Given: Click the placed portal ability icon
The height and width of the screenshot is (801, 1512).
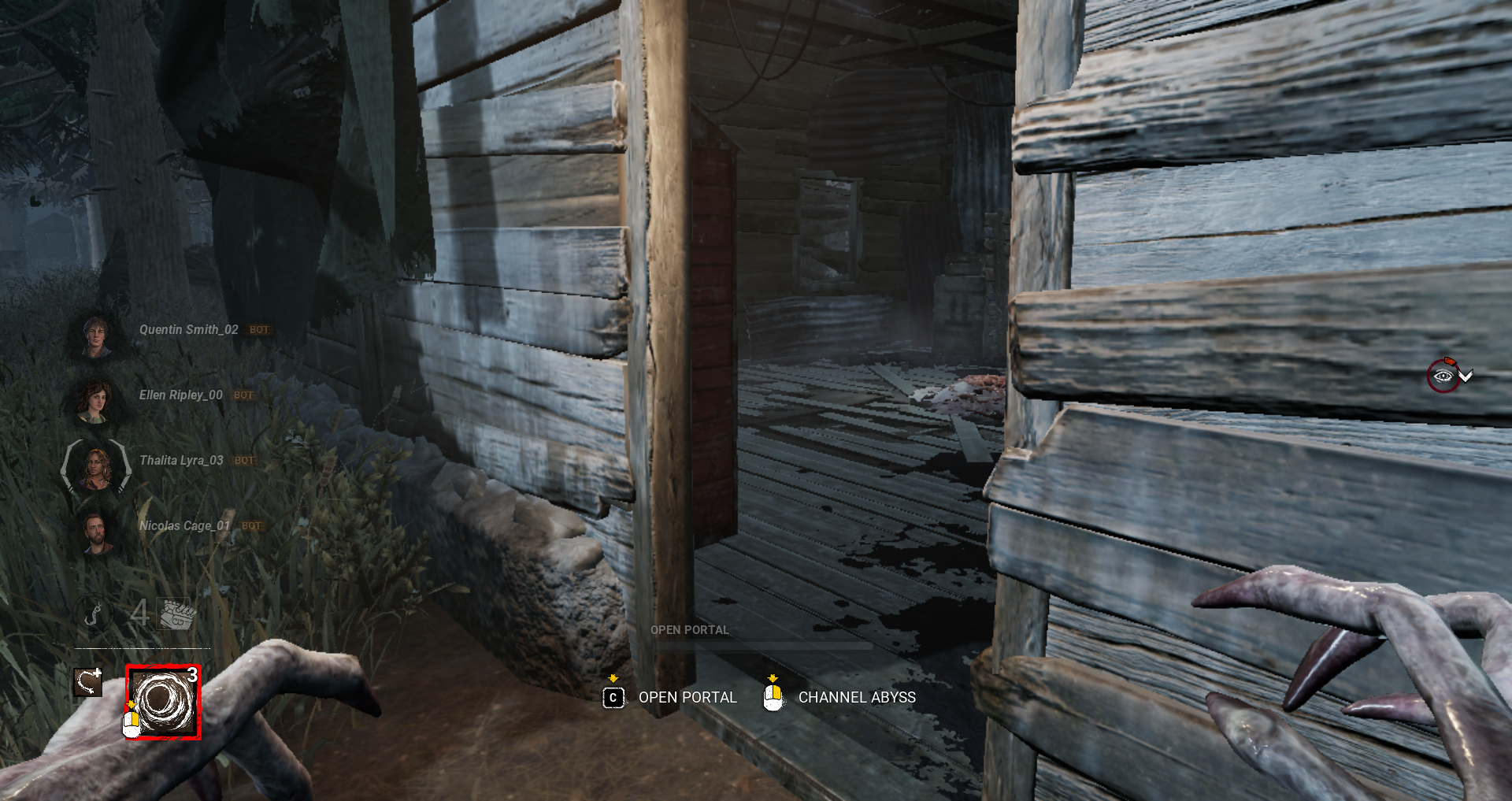Looking at the screenshot, I should coord(89,681).
